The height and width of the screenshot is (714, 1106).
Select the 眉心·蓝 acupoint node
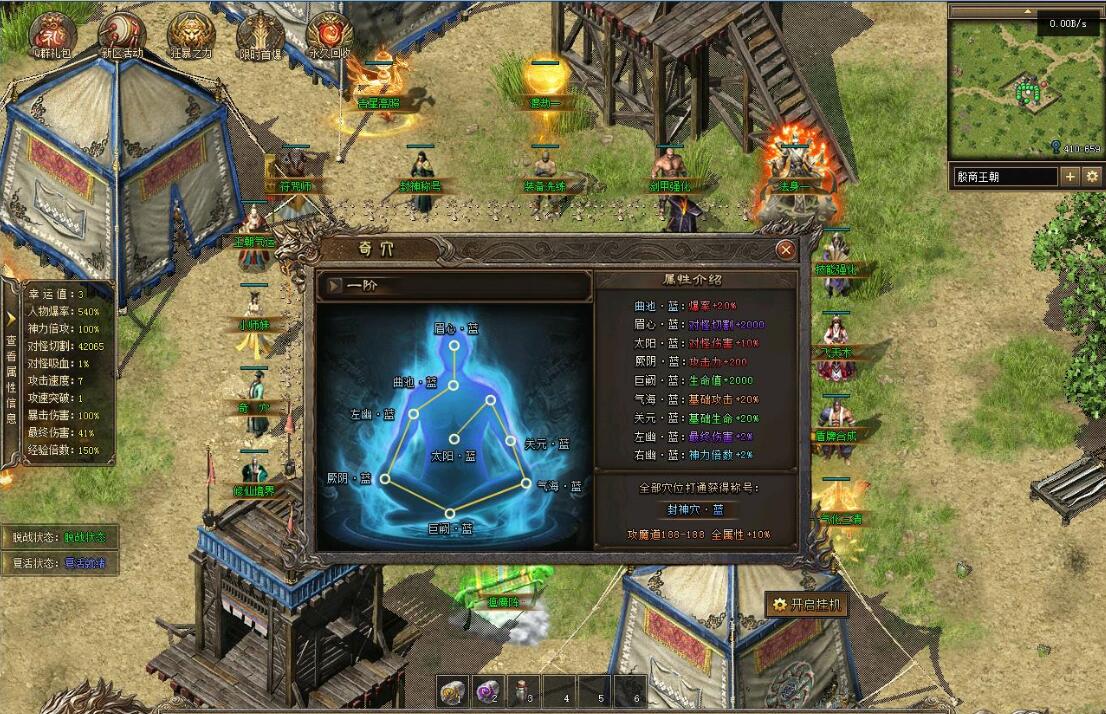454,345
